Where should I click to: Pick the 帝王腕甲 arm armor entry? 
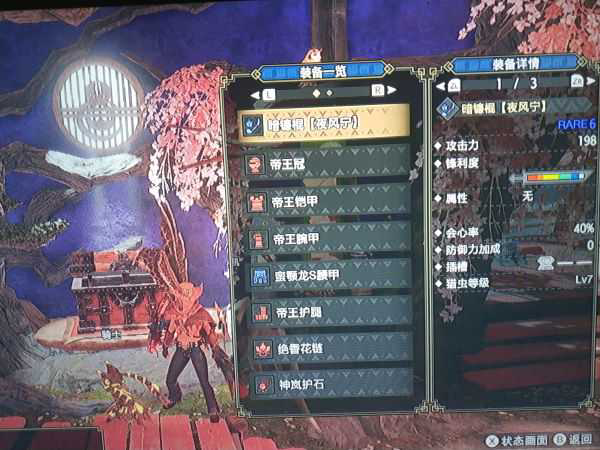[x=325, y=238]
